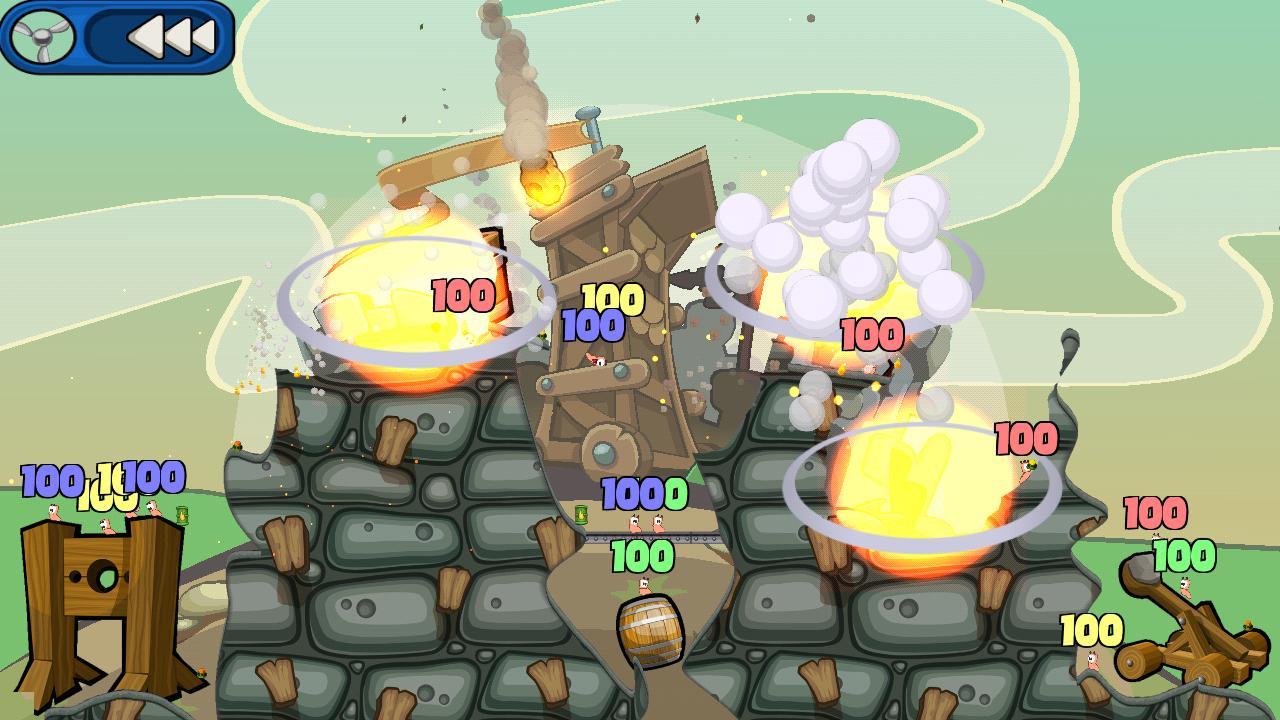
Task: Select the wooden barrel between the cliffs
Action: click(x=648, y=632)
